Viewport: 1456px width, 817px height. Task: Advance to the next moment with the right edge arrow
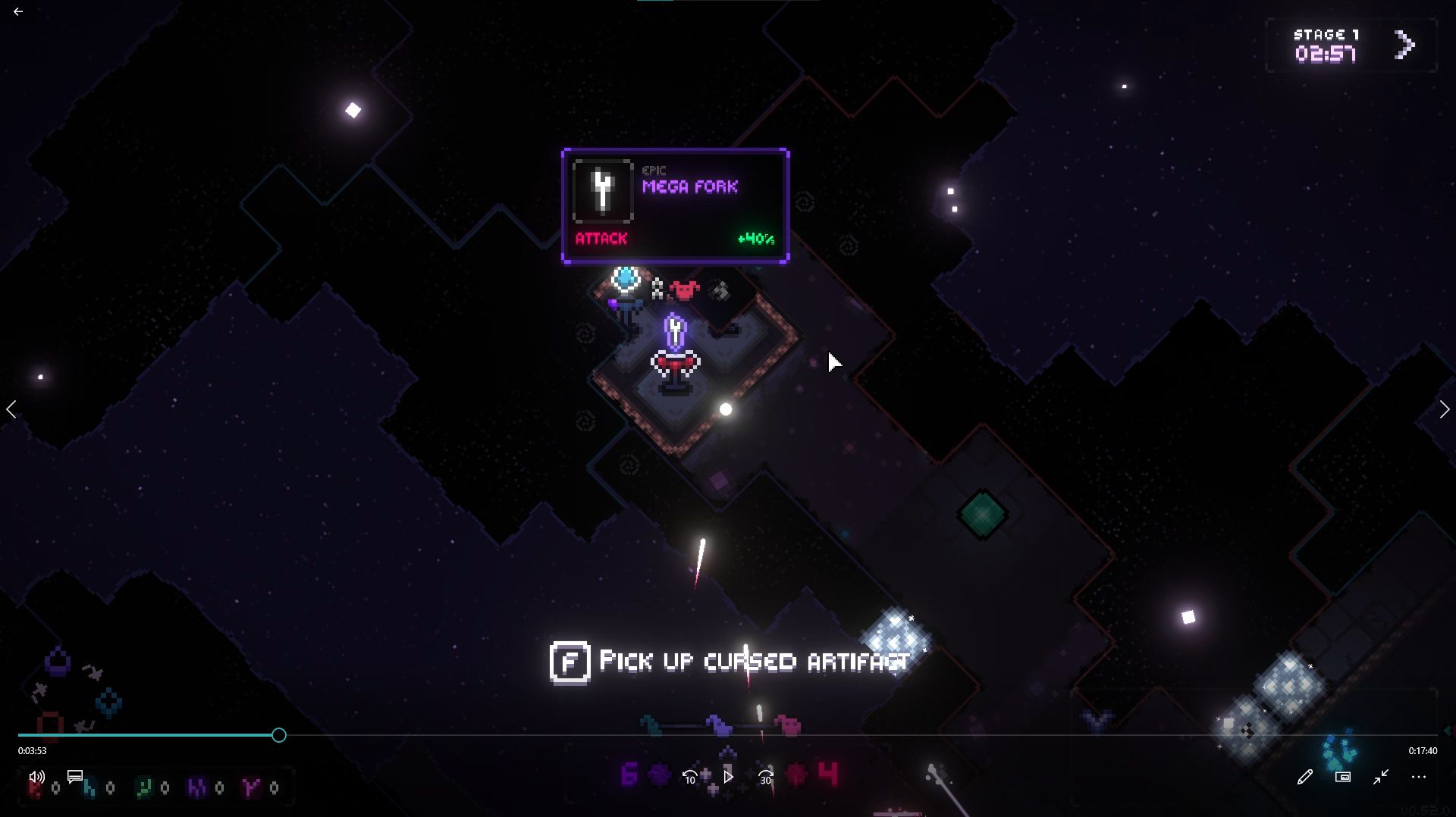pyautogui.click(x=1444, y=409)
